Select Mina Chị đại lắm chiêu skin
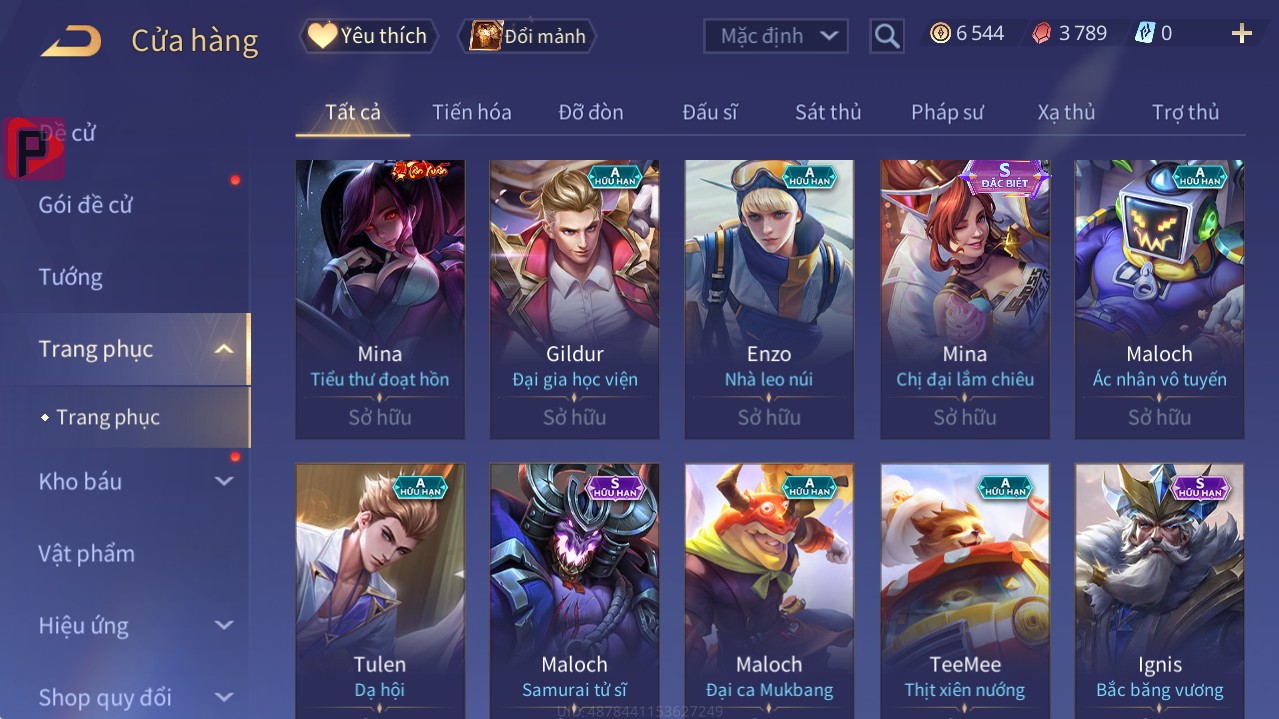The image size is (1279, 719). [x=964, y=299]
